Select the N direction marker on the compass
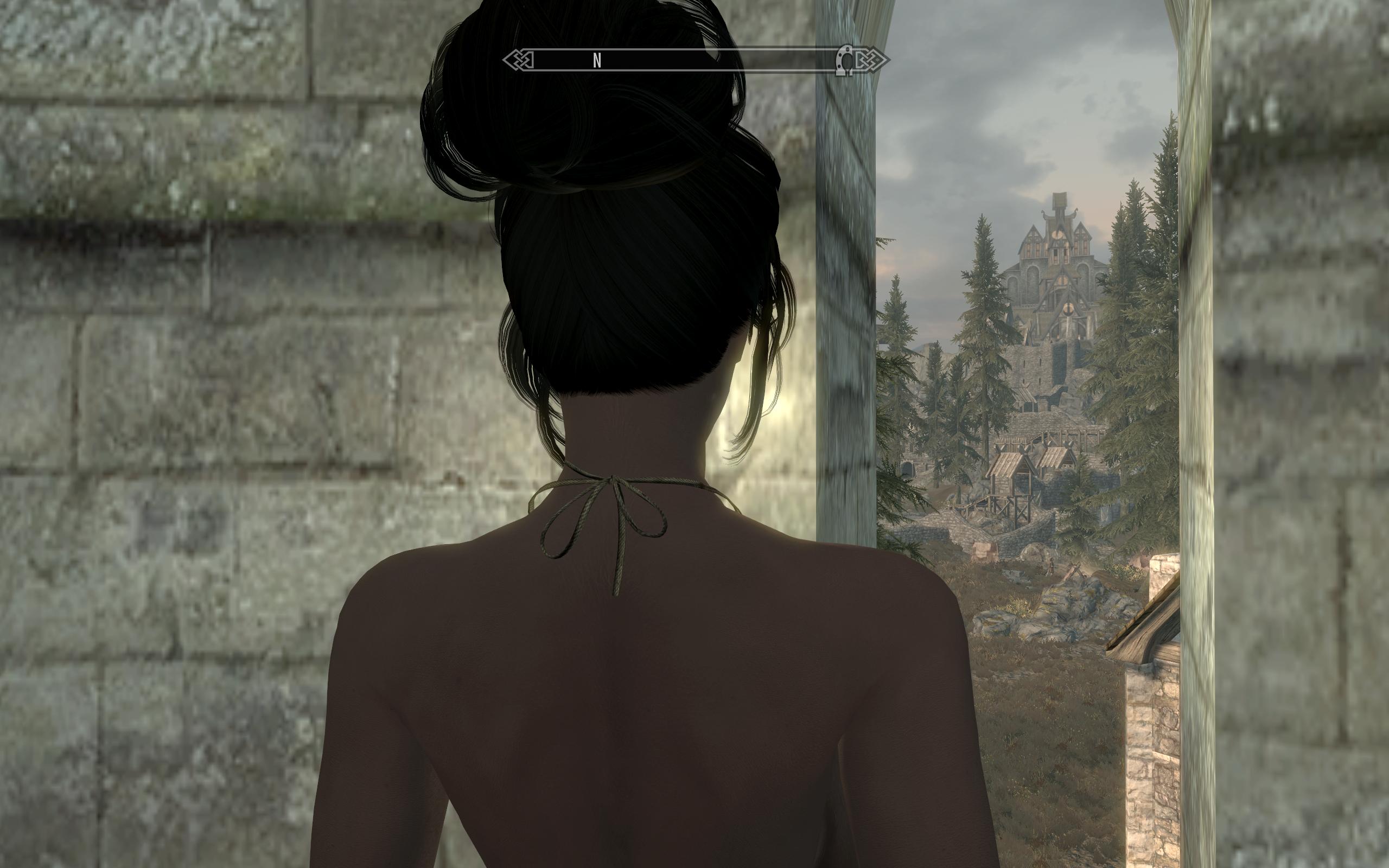The height and width of the screenshot is (868, 1389). tap(598, 59)
